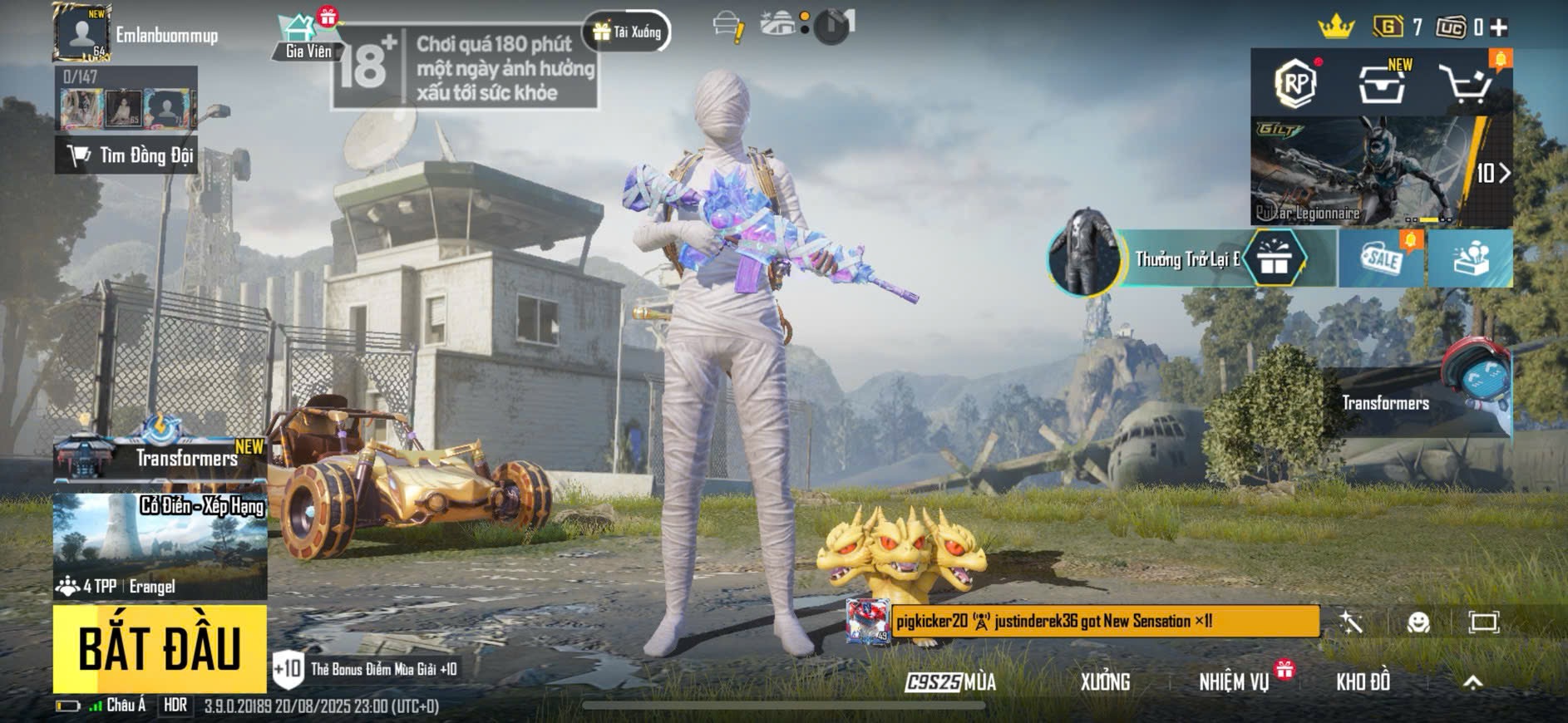Image resolution: width=1568 pixels, height=723 pixels.
Task: Claim Thưởng Trở Lại return reward
Action: [1189, 259]
